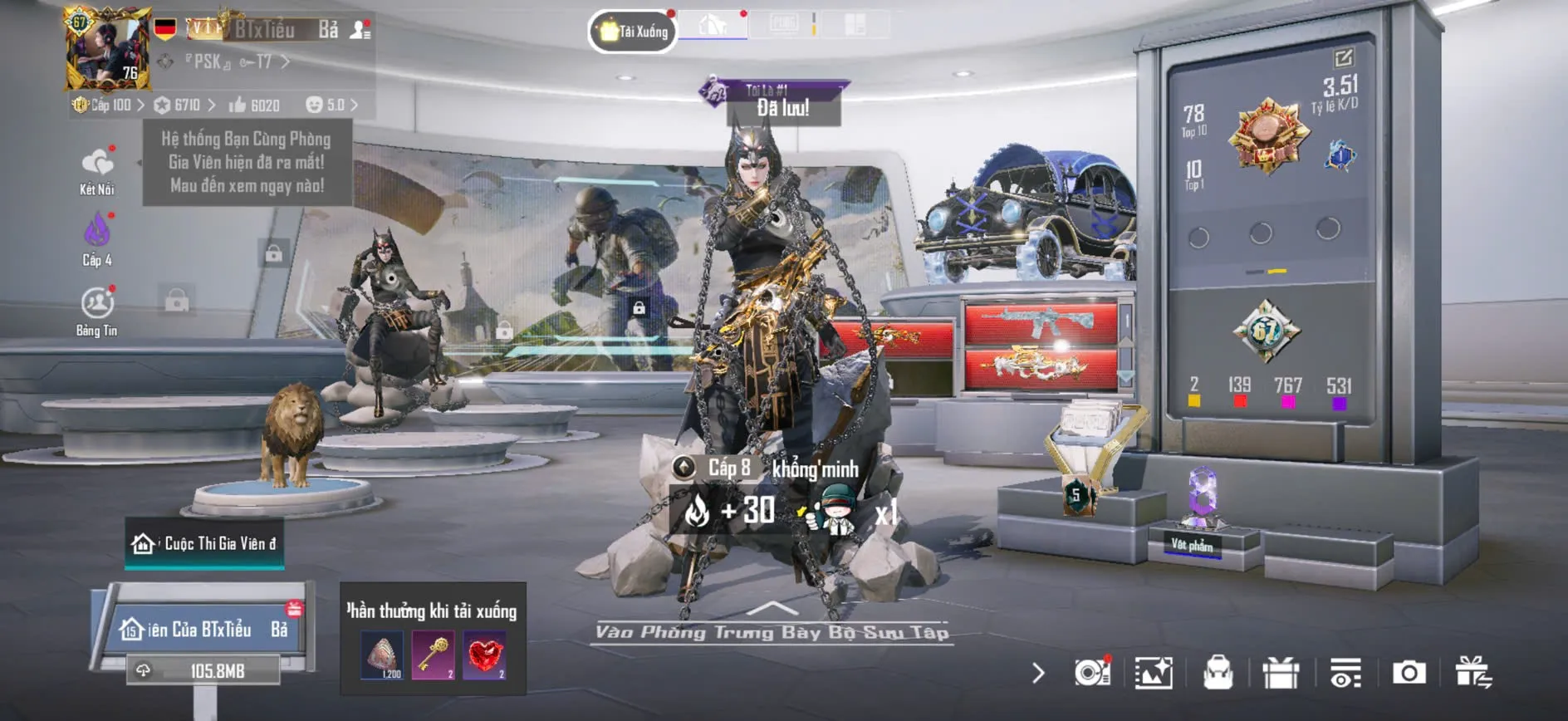Download the 105.8MB home resource pack
The height and width of the screenshot is (721, 1568).
pos(203,670)
